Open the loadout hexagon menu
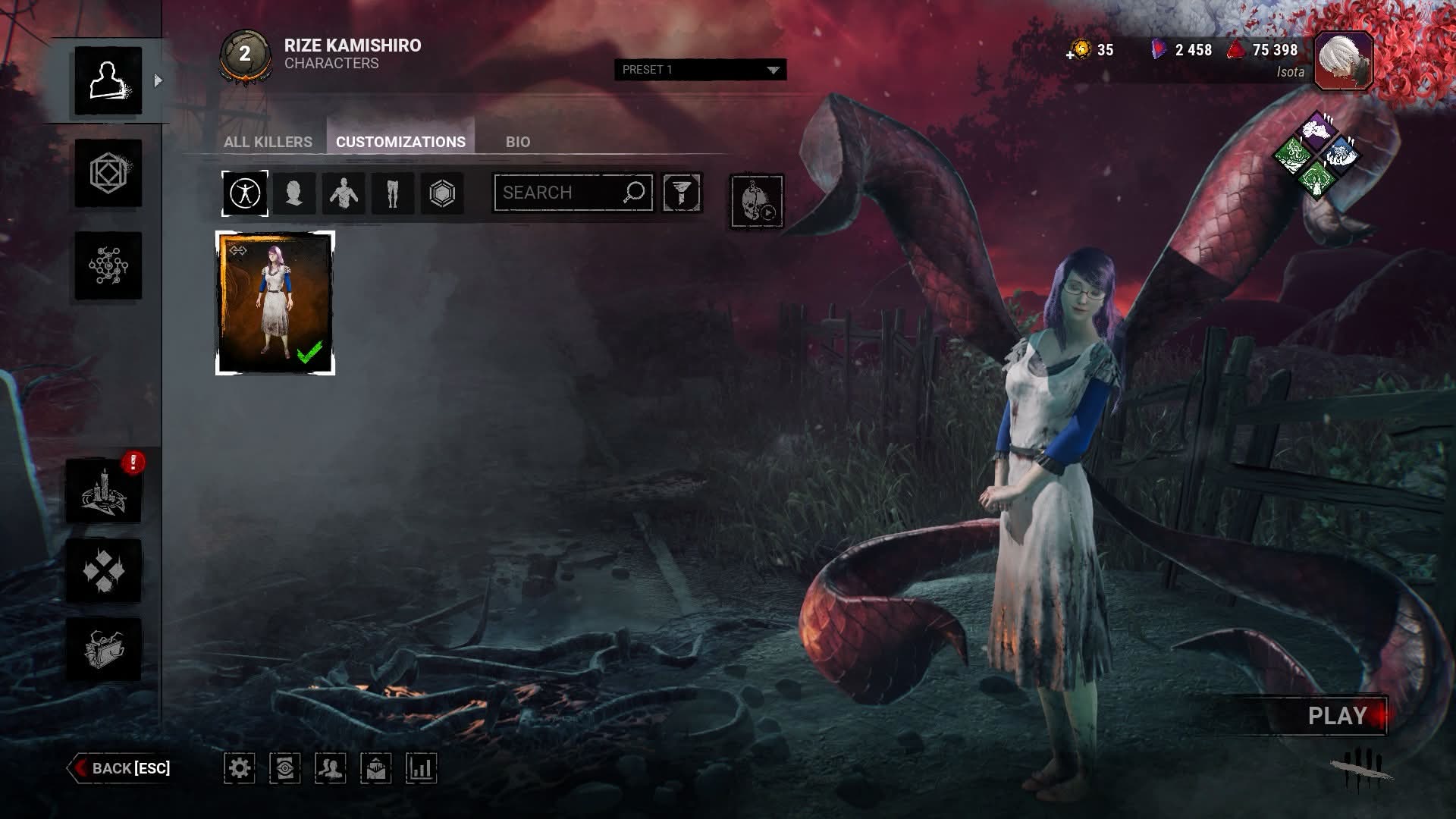The width and height of the screenshot is (1456, 819). point(108,174)
